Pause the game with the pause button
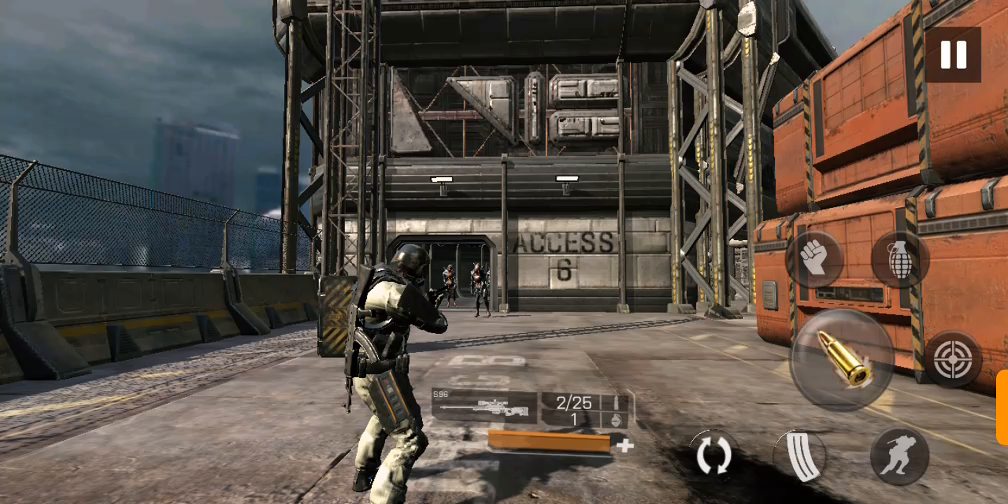The height and width of the screenshot is (504, 1008). click(x=952, y=54)
